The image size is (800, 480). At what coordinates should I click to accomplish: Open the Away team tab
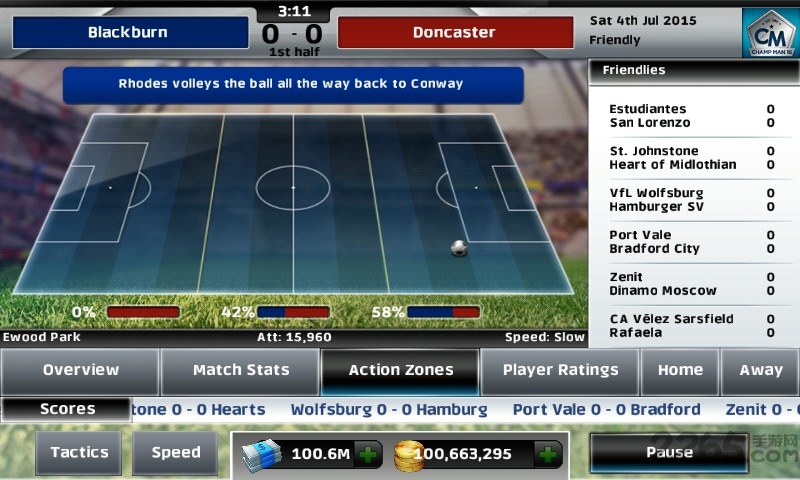[x=760, y=371]
